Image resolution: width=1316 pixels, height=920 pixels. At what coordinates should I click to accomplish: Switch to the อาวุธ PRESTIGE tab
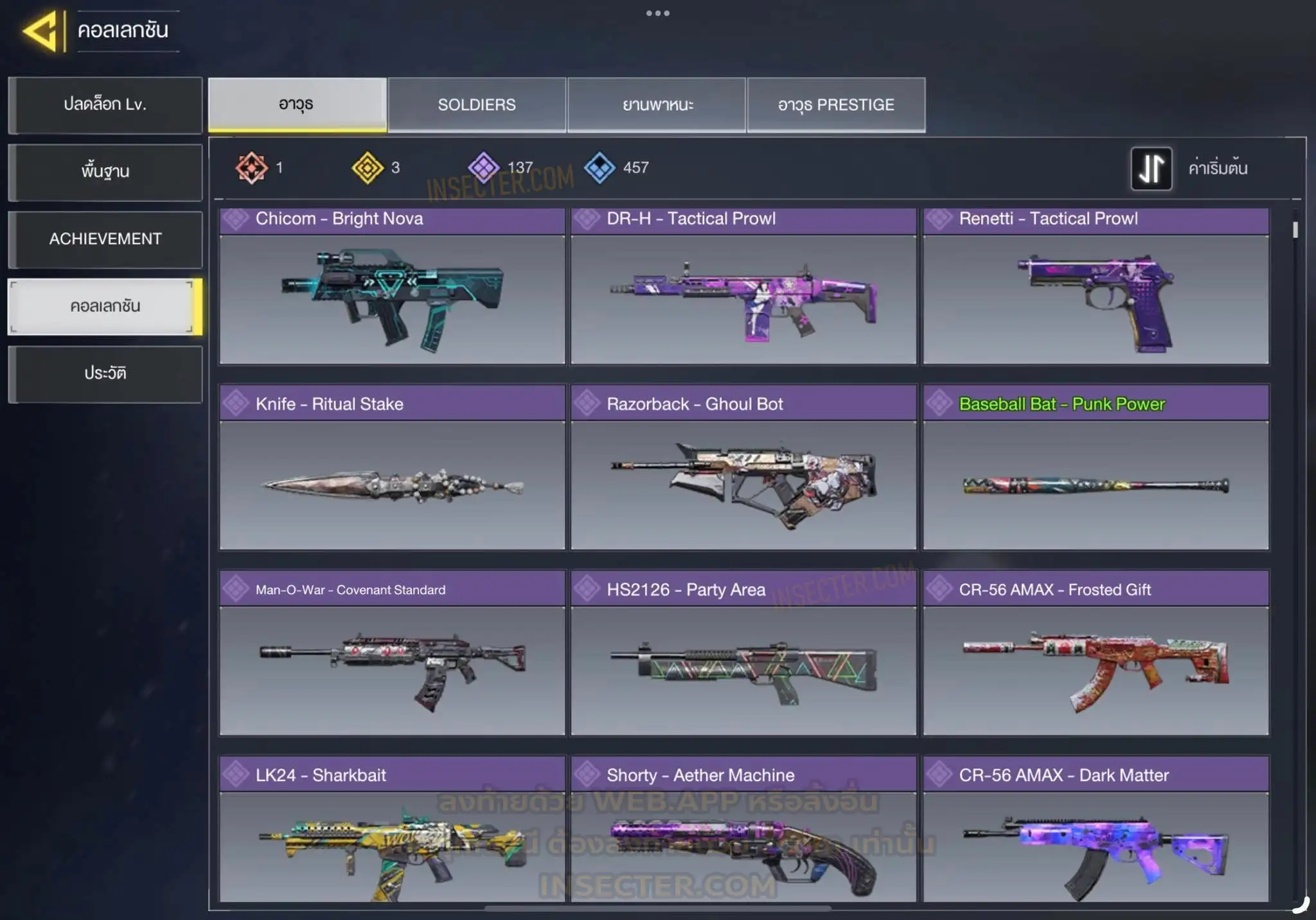pyautogui.click(x=836, y=105)
